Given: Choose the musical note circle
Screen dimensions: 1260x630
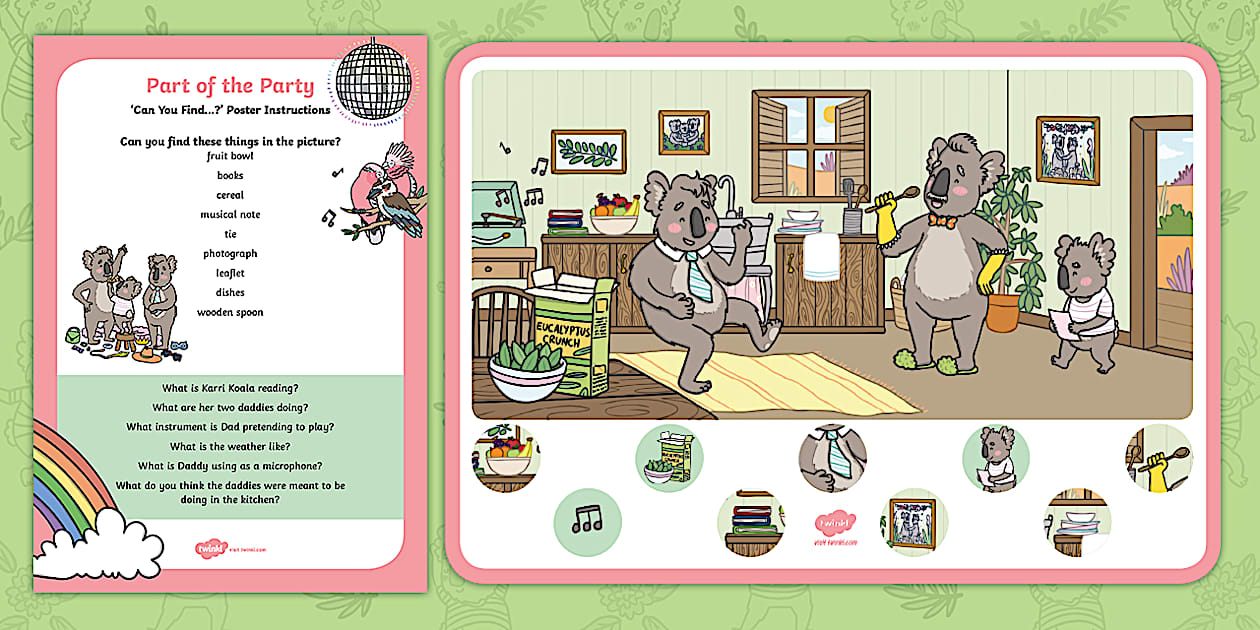Looking at the screenshot, I should click(588, 521).
